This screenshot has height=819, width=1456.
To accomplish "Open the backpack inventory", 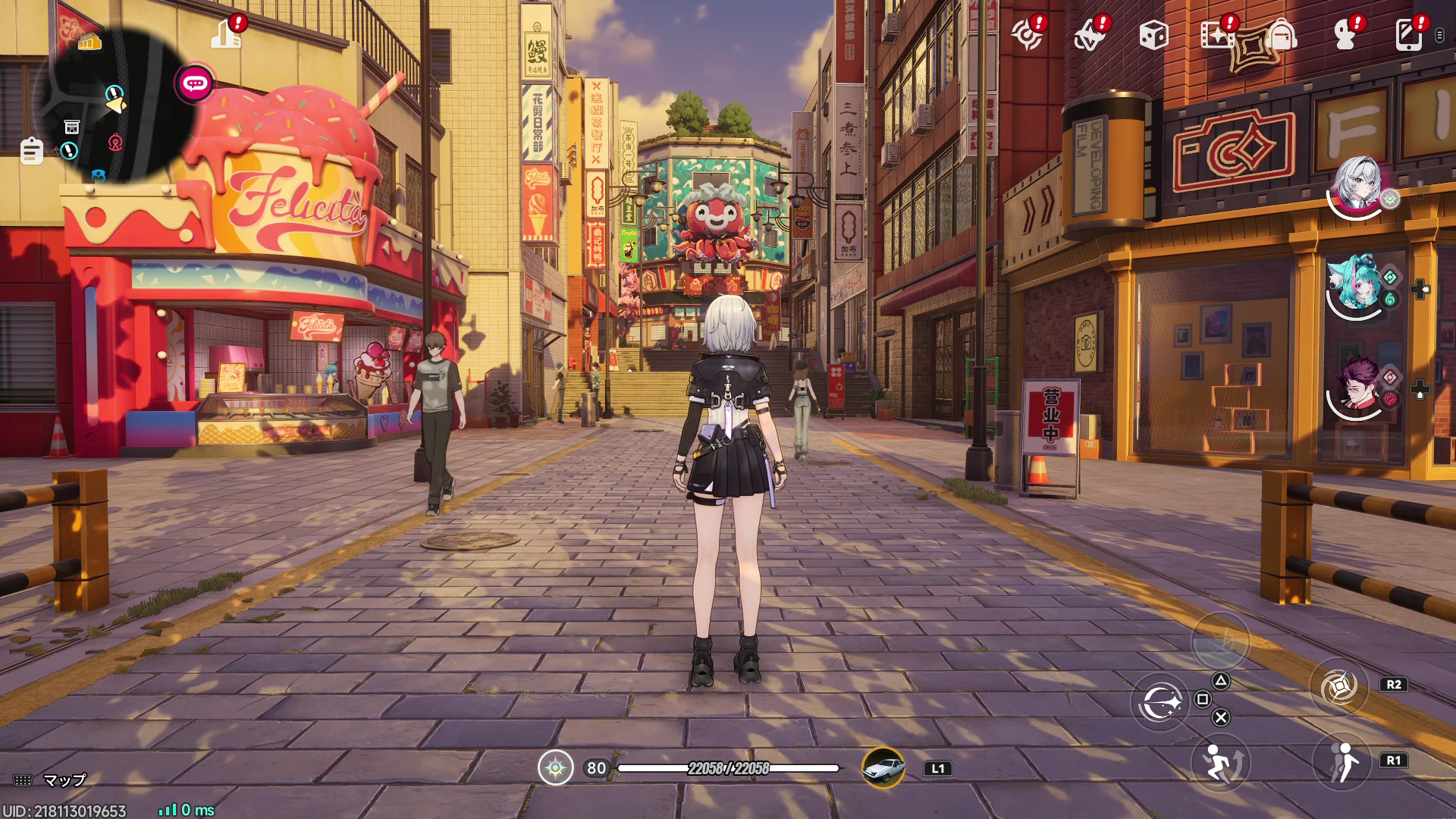I will [1281, 35].
